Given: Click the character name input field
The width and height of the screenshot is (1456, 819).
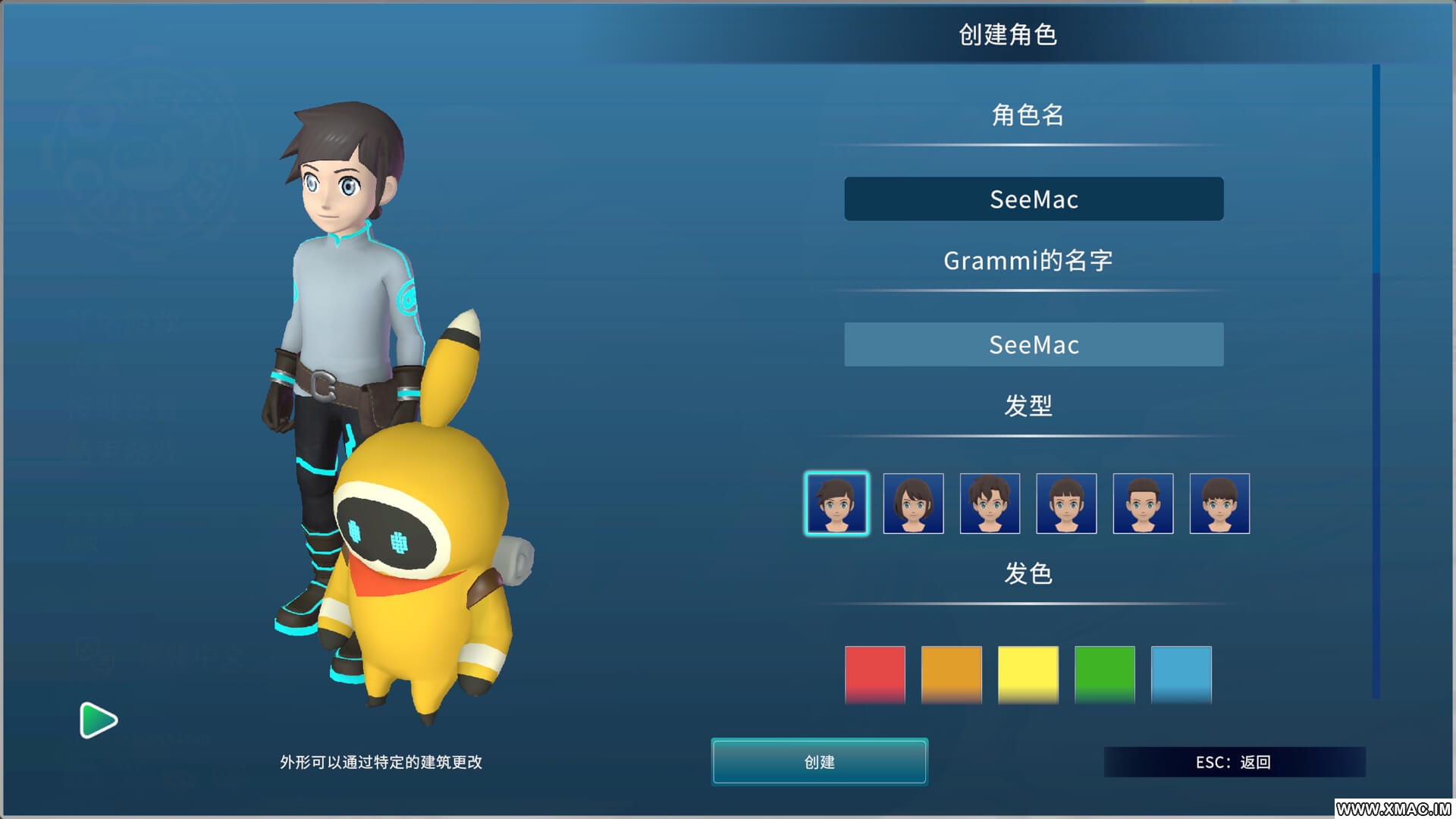Looking at the screenshot, I should pos(1034,199).
